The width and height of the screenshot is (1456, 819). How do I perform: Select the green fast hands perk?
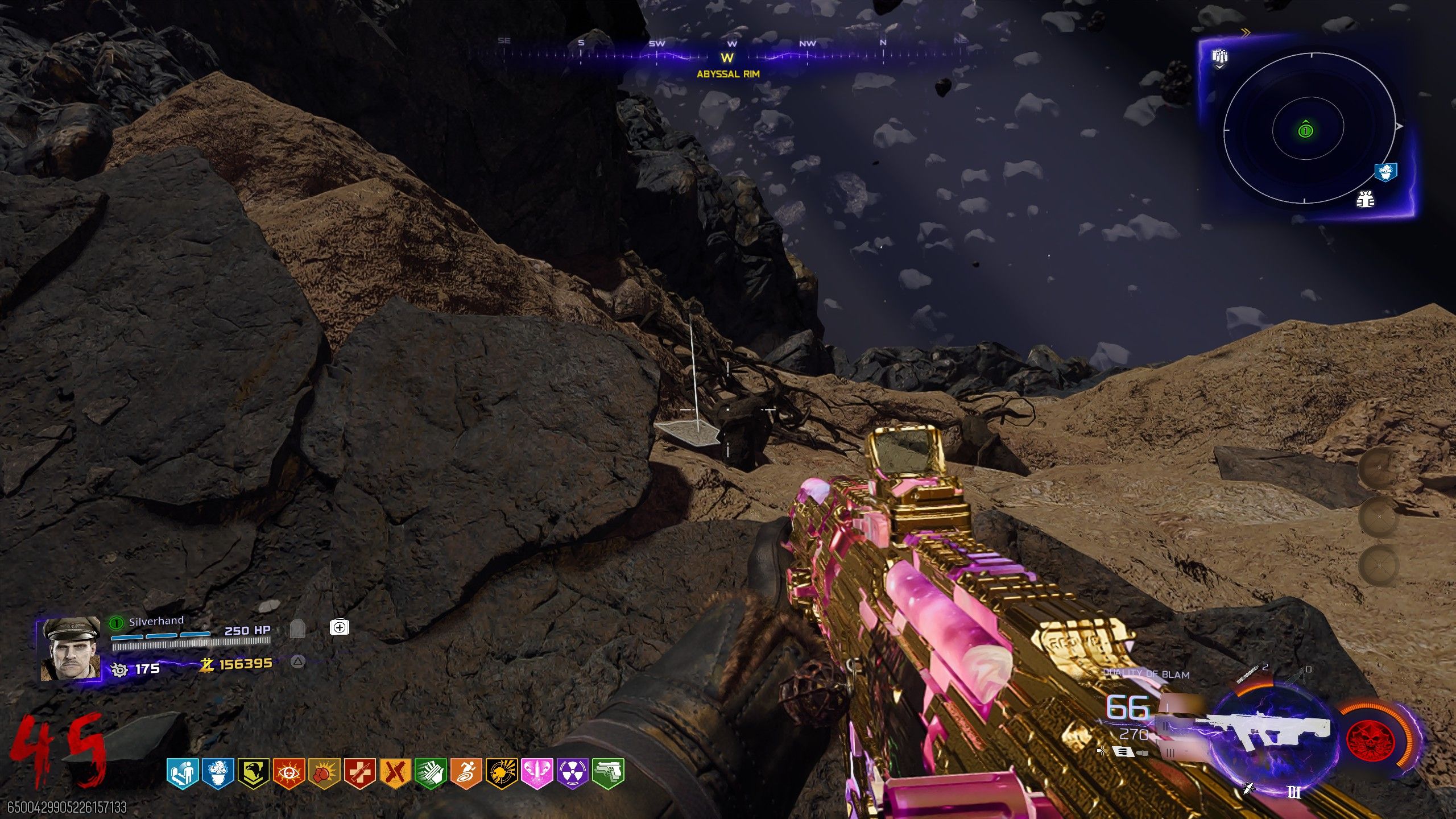pos(431,773)
